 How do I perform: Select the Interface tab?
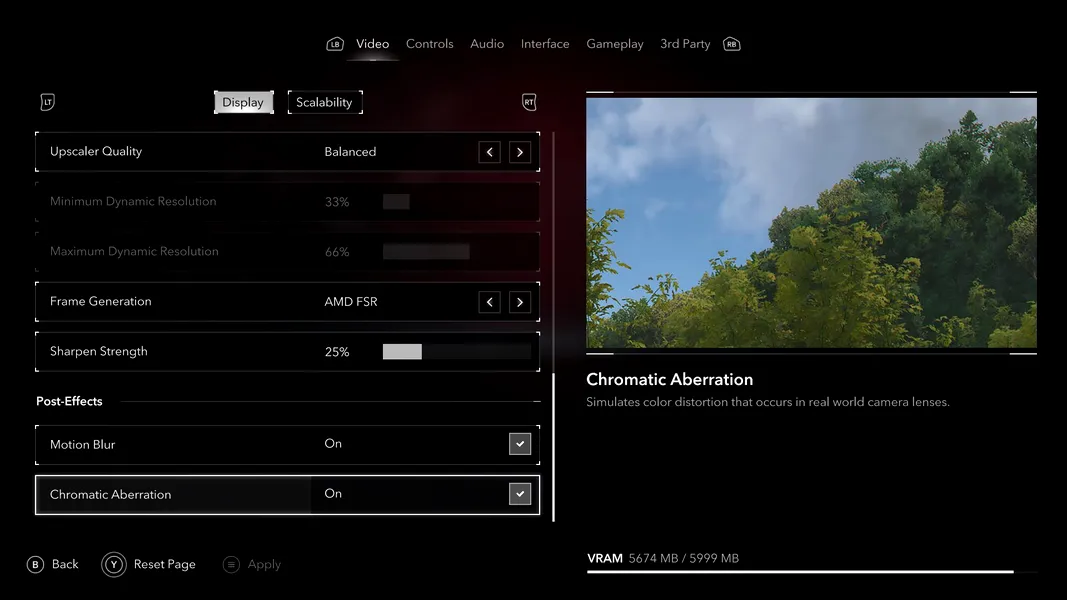(545, 44)
